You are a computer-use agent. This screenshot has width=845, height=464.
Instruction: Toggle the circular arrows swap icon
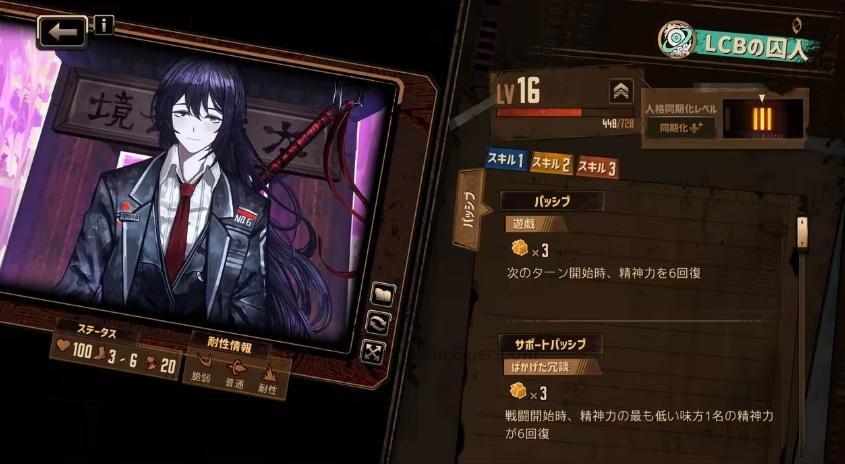tap(377, 323)
